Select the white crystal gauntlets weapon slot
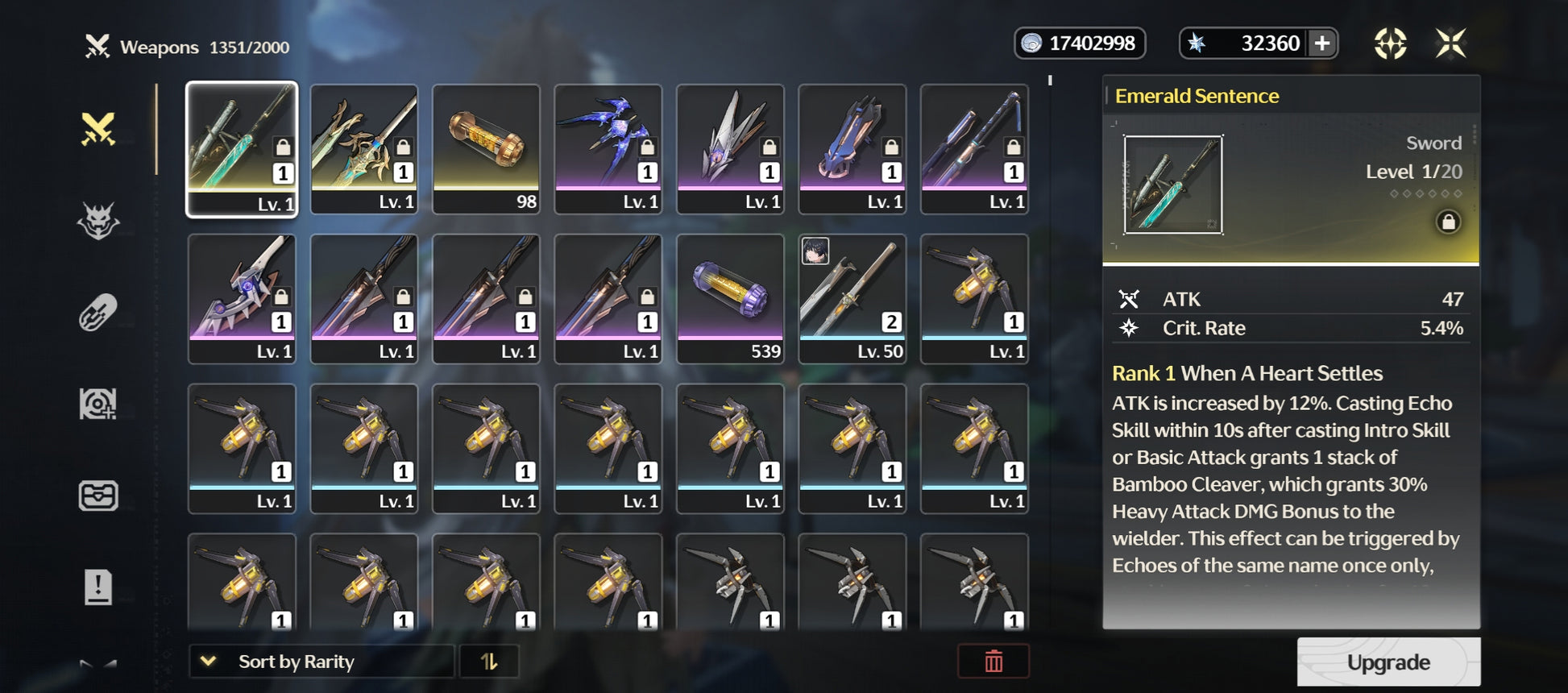 pyautogui.click(x=730, y=149)
